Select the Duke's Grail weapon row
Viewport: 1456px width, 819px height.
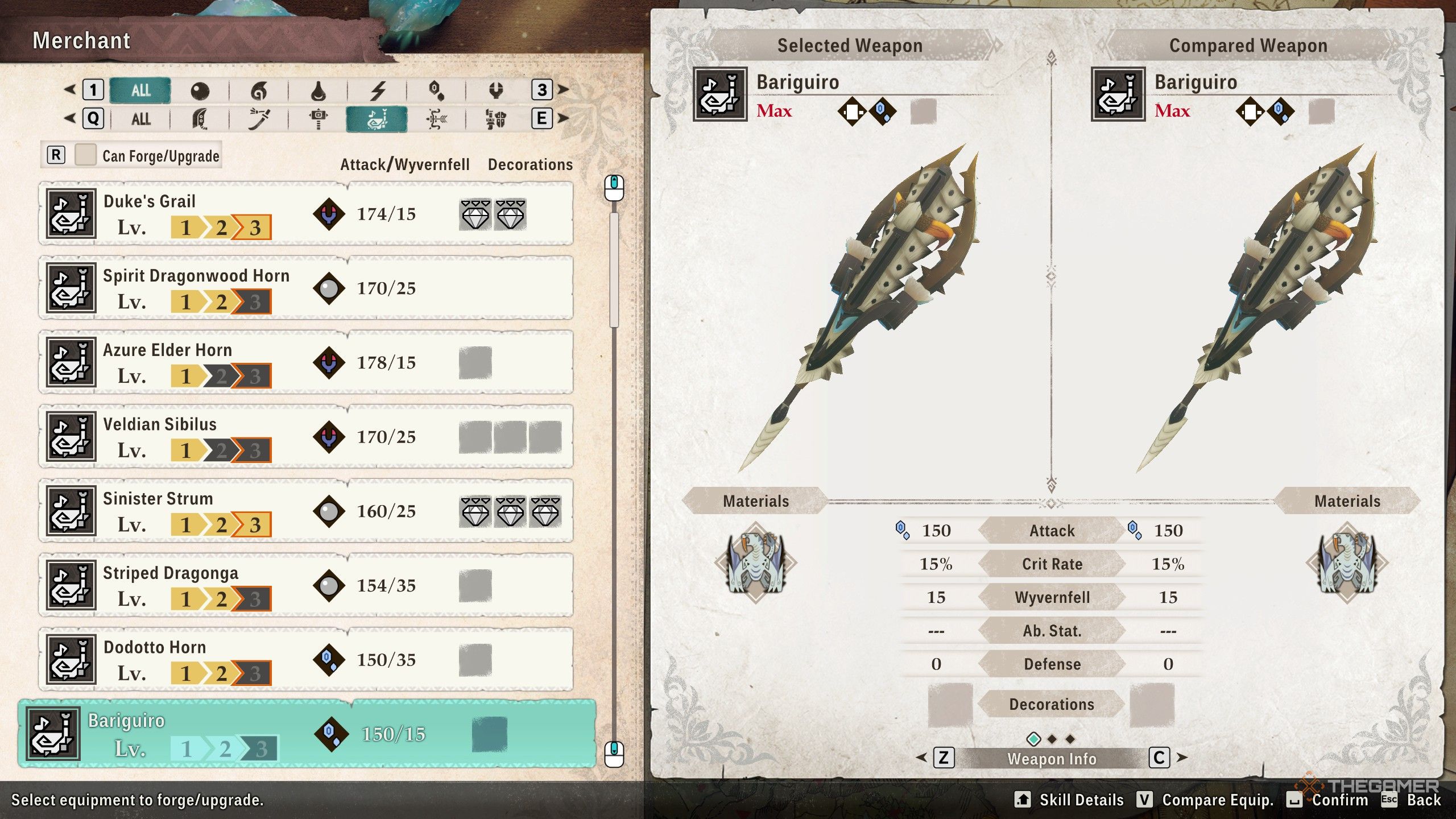(306, 214)
